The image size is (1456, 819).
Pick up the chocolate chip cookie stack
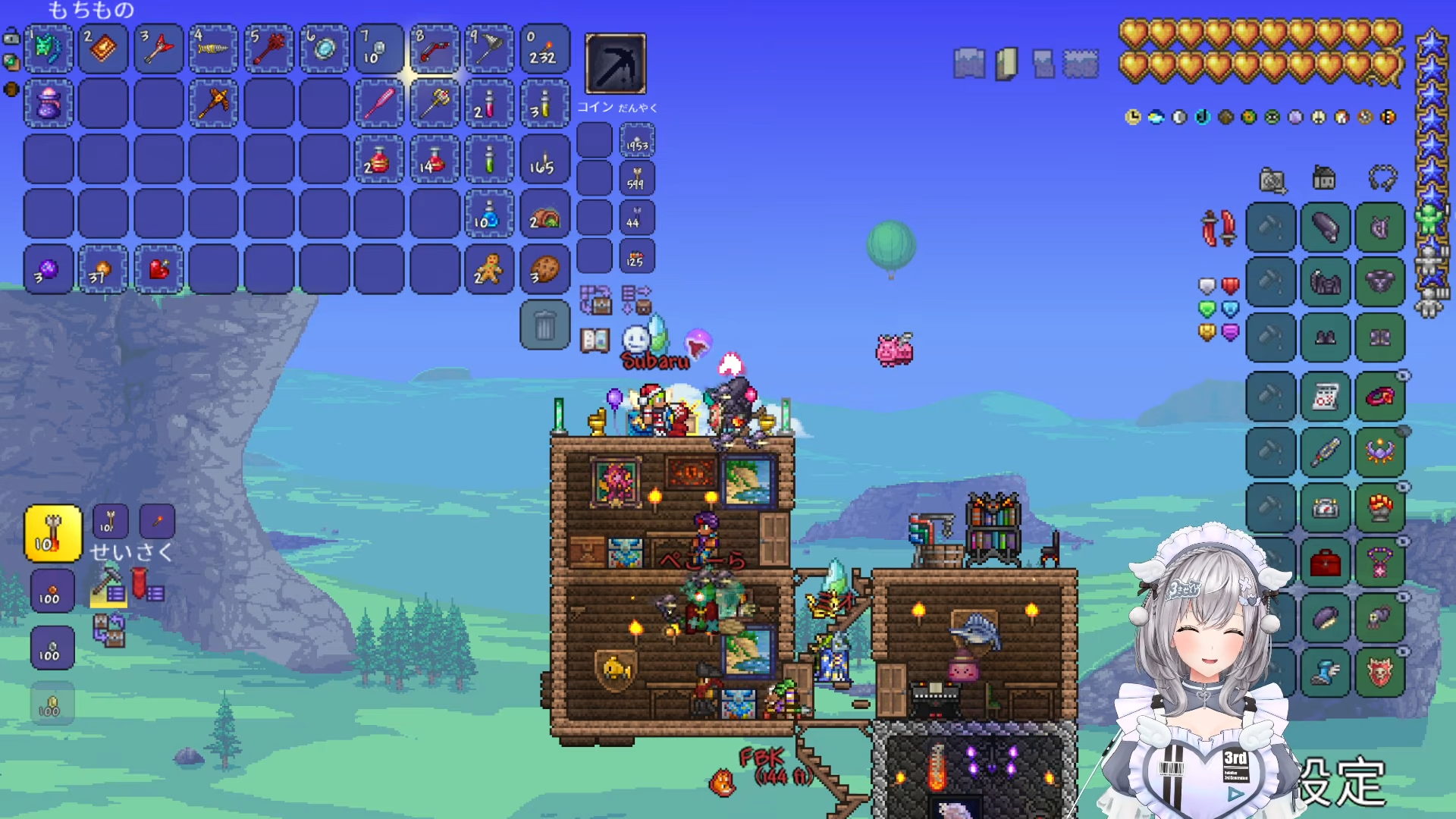coord(544,269)
